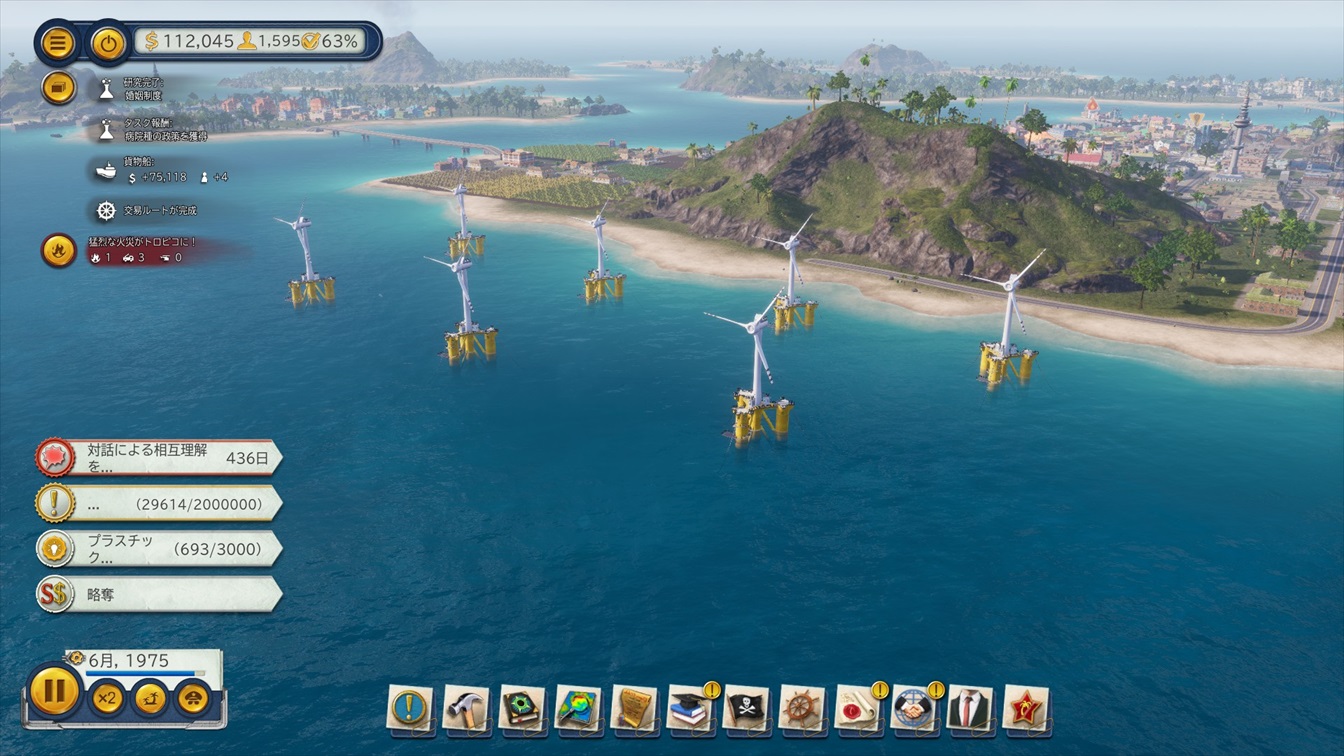Viewport: 1344px width, 756px height.
Task: Open the 対話による相互理解 436日 task
Action: click(x=160, y=458)
